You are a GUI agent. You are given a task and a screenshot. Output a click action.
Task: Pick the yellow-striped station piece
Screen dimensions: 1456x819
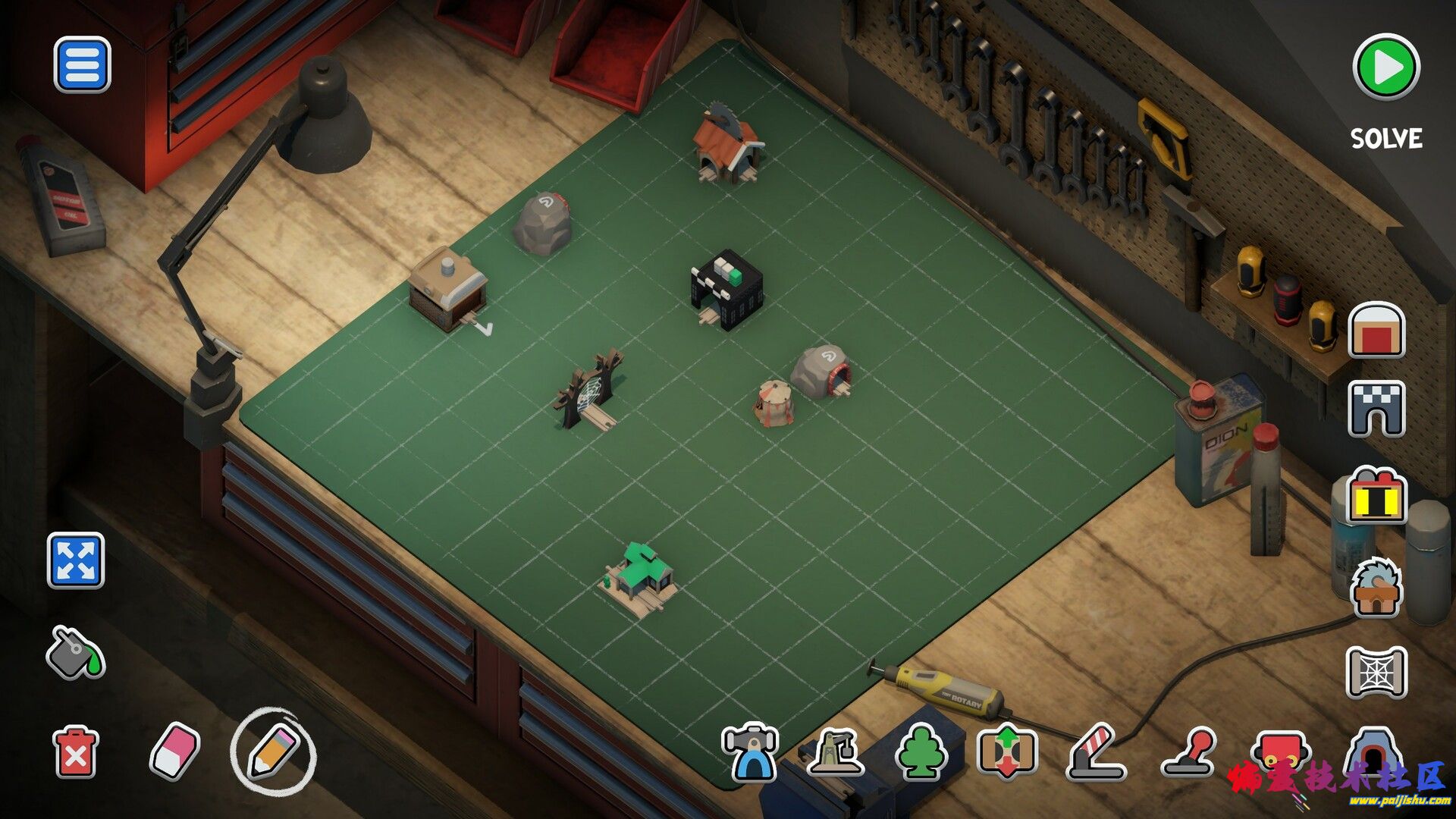(1376, 497)
